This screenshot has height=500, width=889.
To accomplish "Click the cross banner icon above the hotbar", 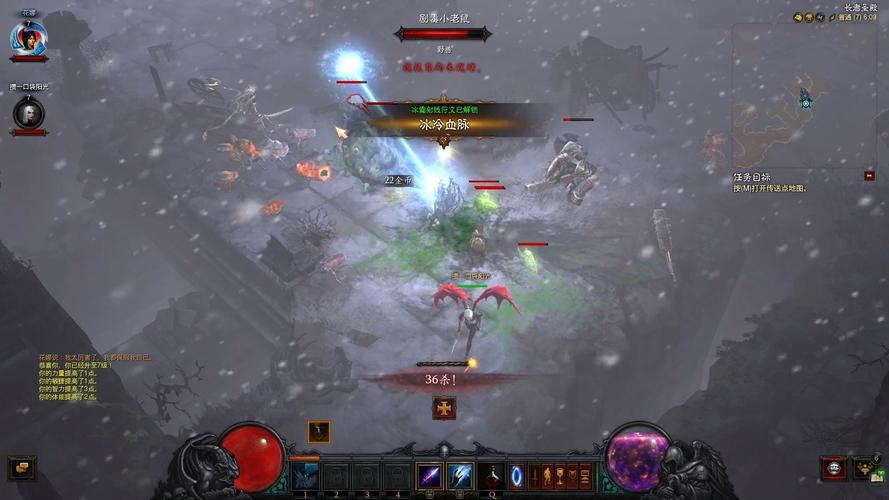I will tap(444, 407).
